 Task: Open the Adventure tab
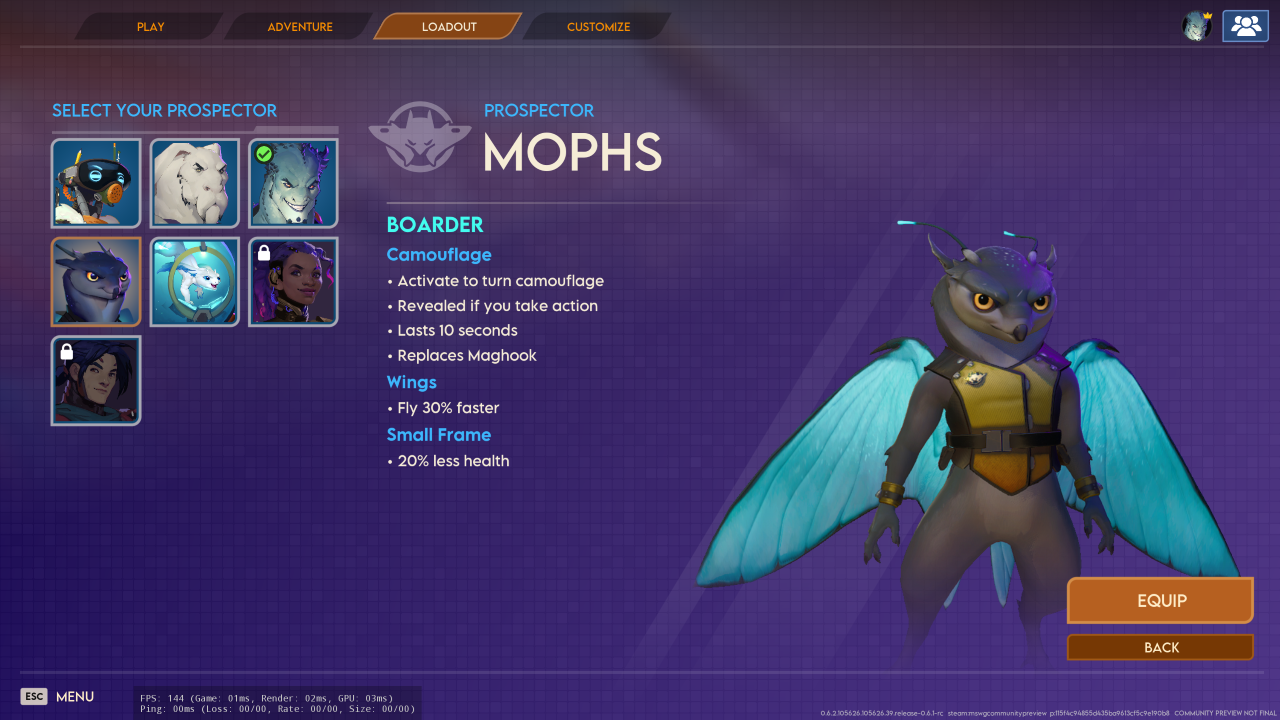[x=300, y=27]
